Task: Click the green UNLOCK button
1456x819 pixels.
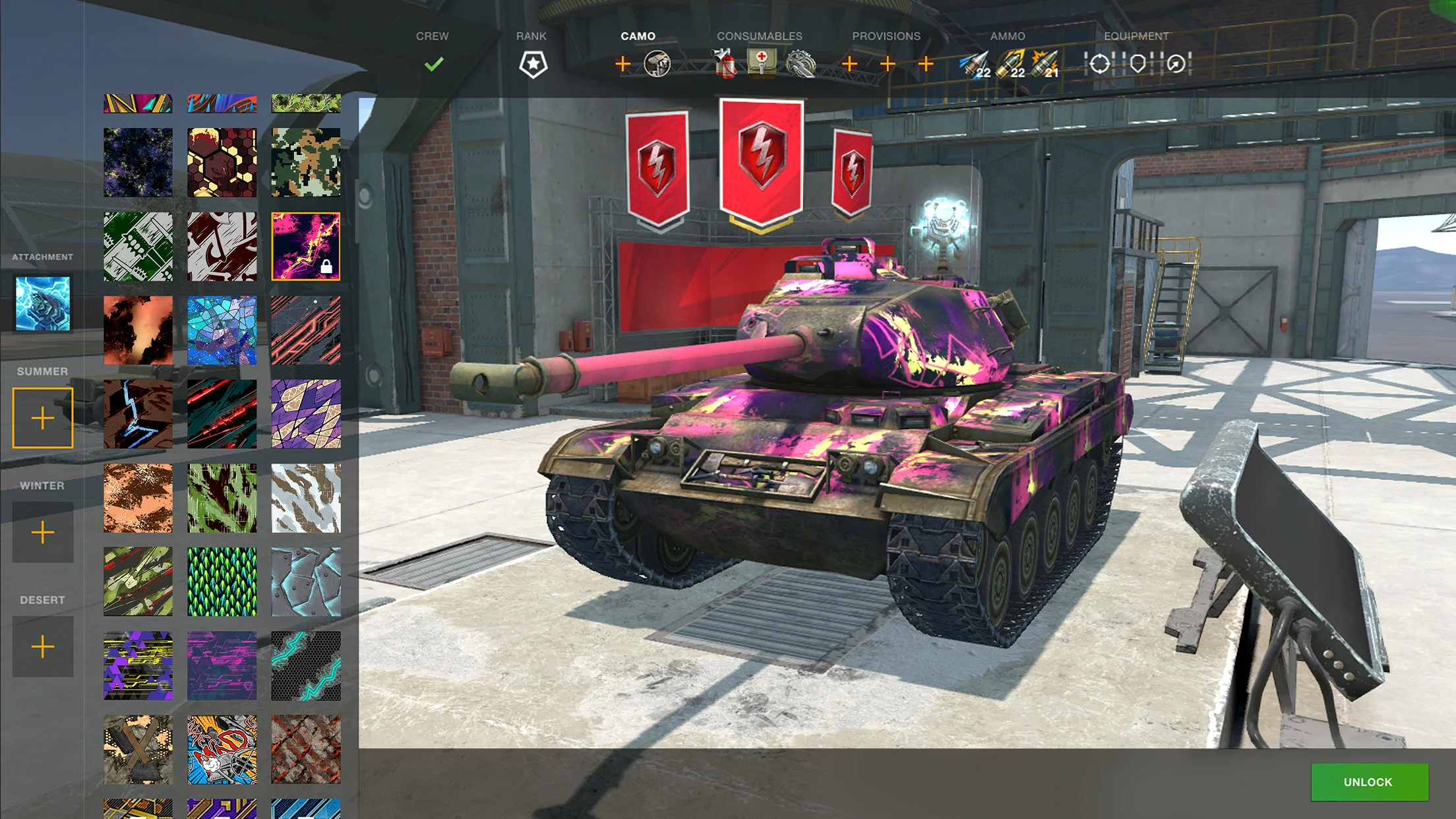Action: [1369, 782]
